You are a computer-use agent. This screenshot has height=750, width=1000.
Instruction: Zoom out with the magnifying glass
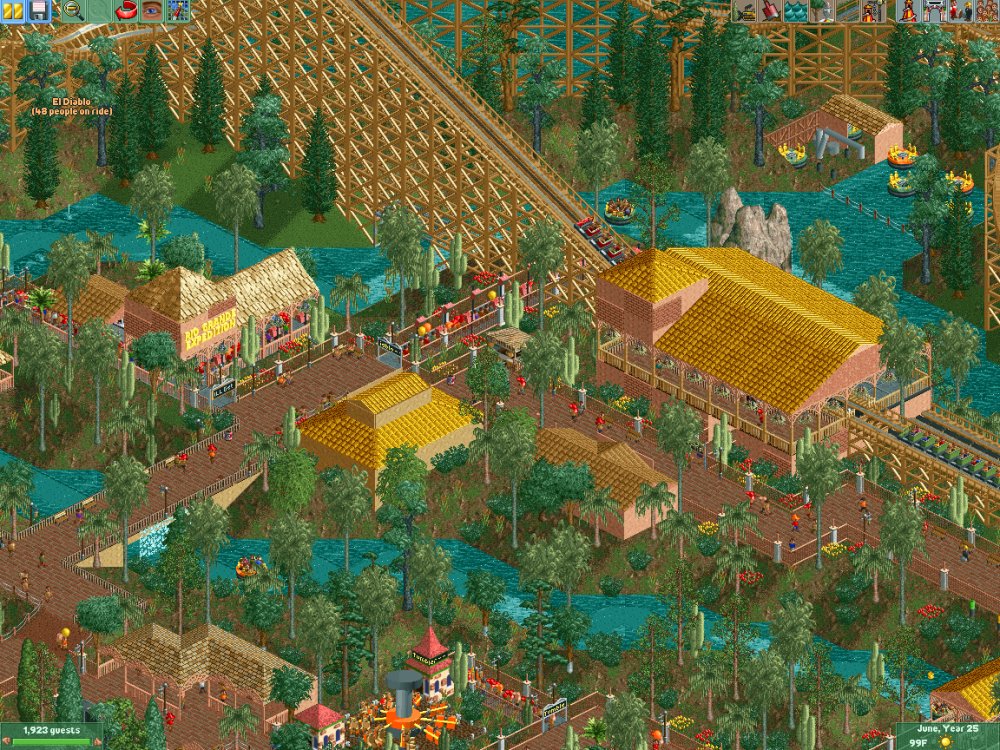click(x=73, y=11)
